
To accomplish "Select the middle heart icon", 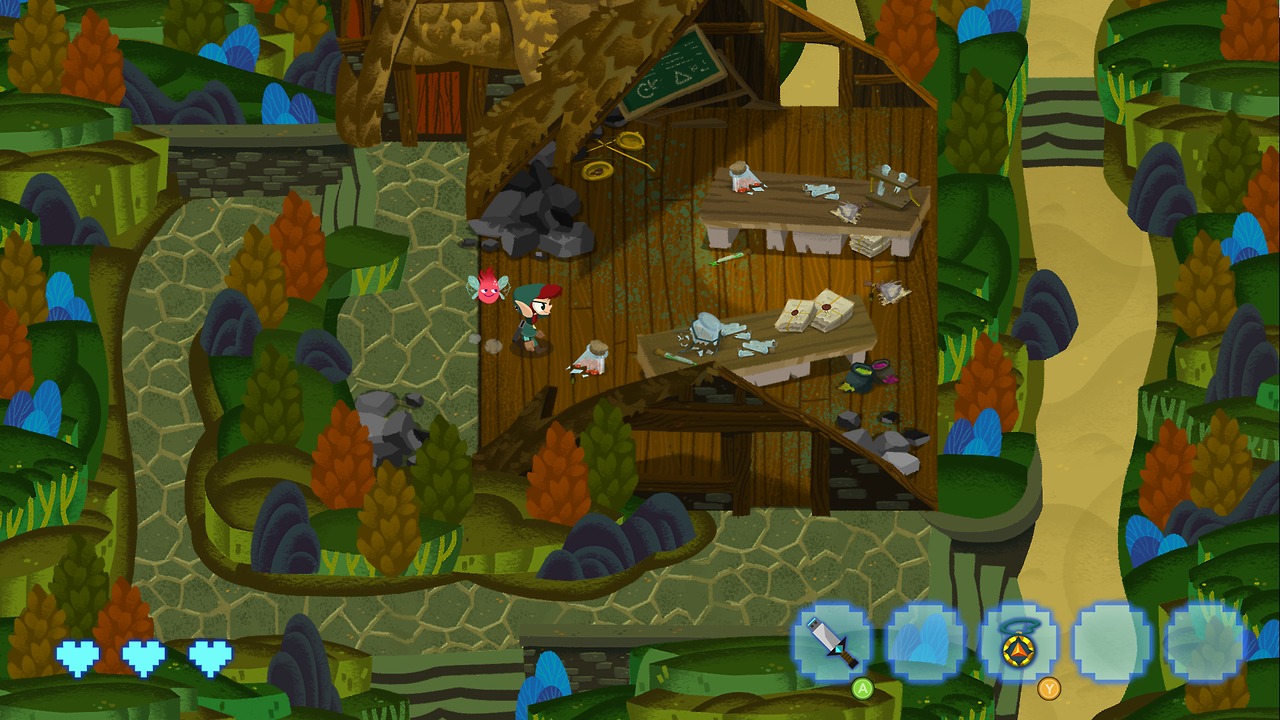I will [141, 656].
